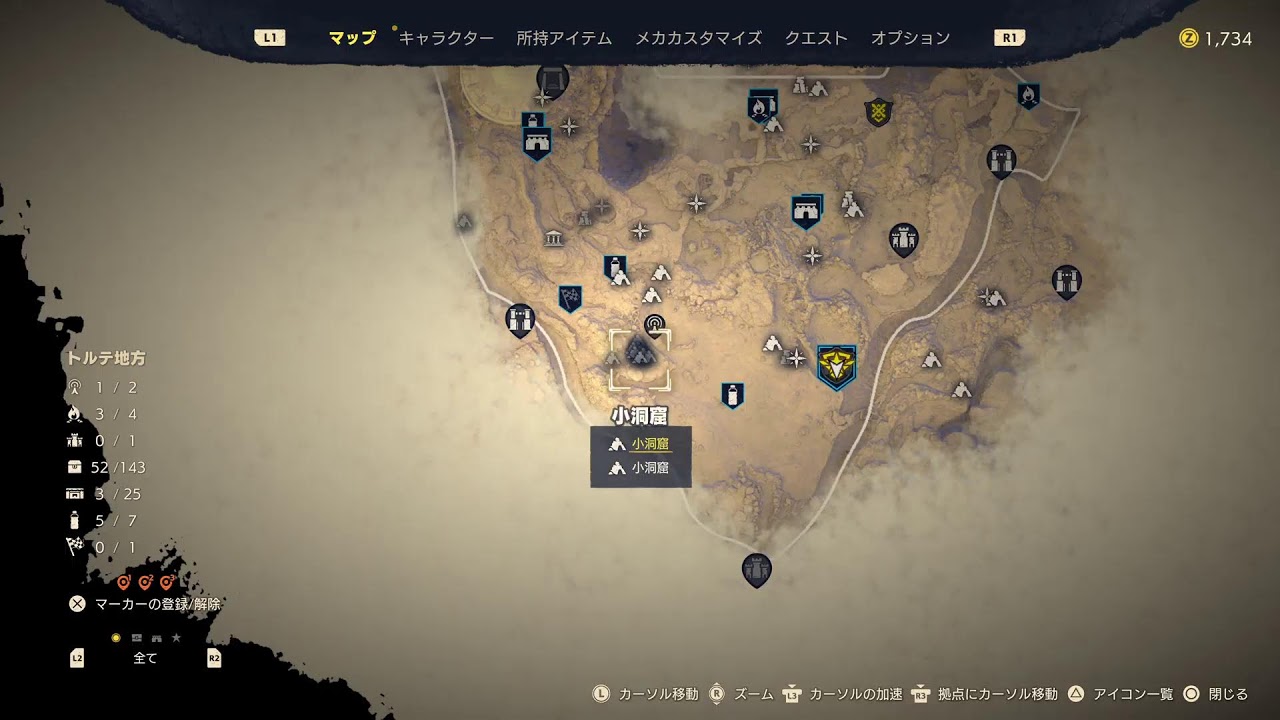Image resolution: width=1280 pixels, height=720 pixels.
Task: Select the second 小洞窟 entry in the popup
Action: [x=650, y=468]
